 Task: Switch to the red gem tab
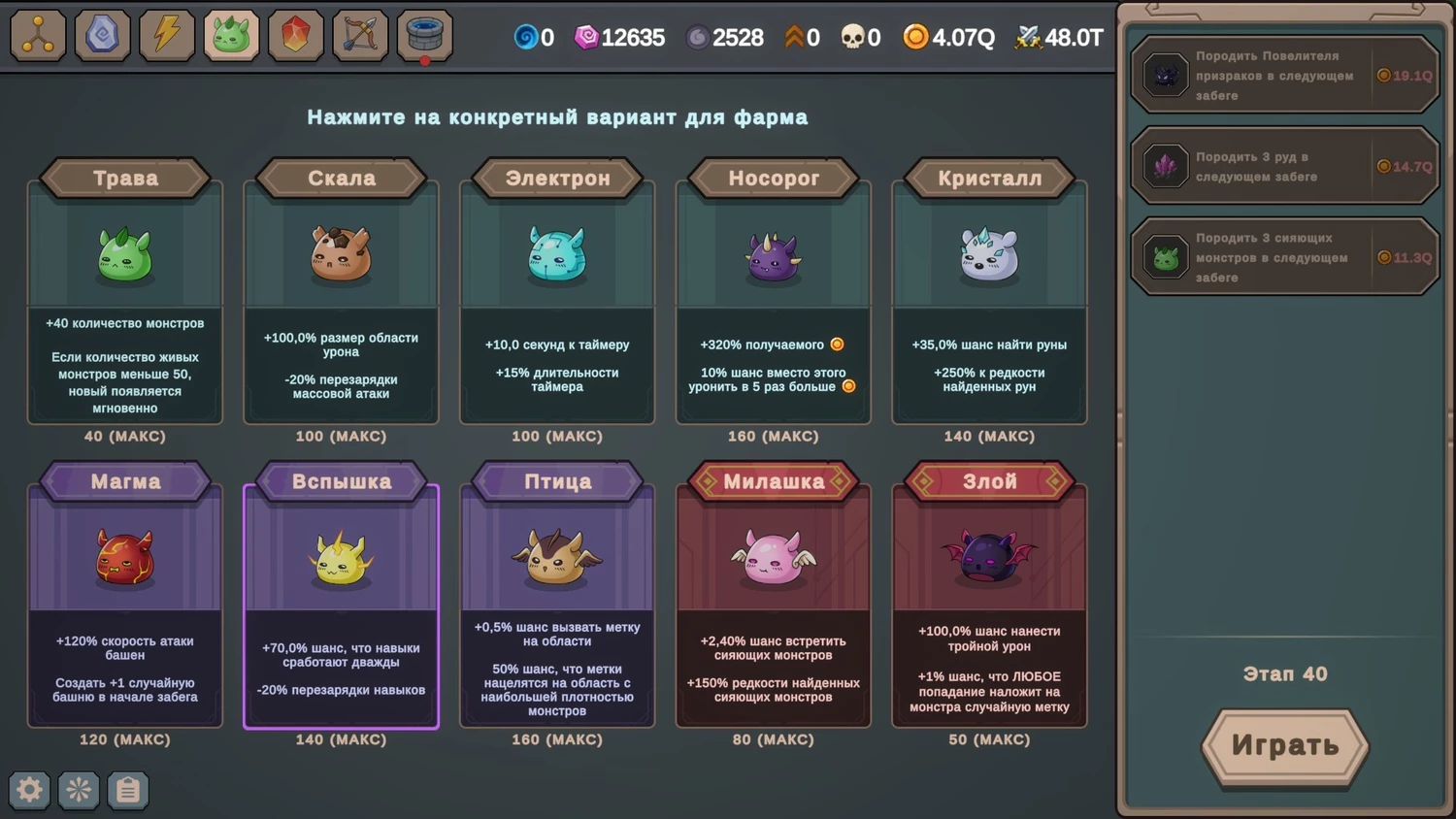pos(296,36)
